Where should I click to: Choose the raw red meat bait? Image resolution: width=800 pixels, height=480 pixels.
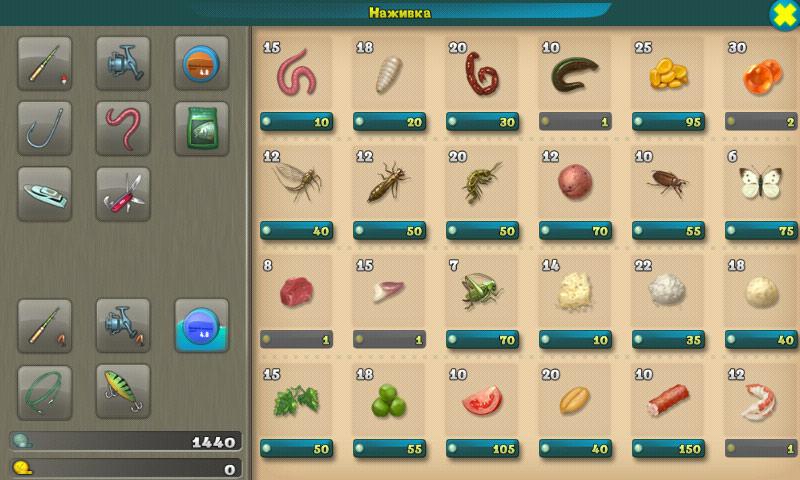pyautogui.click(x=296, y=292)
